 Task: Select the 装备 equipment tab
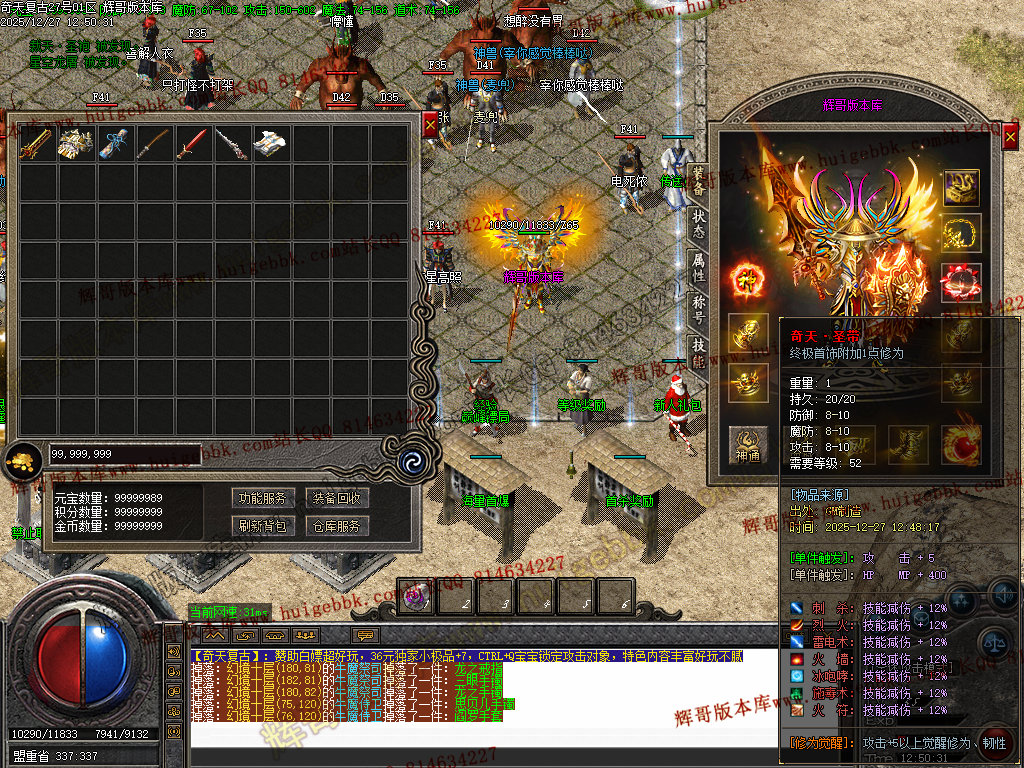point(698,180)
